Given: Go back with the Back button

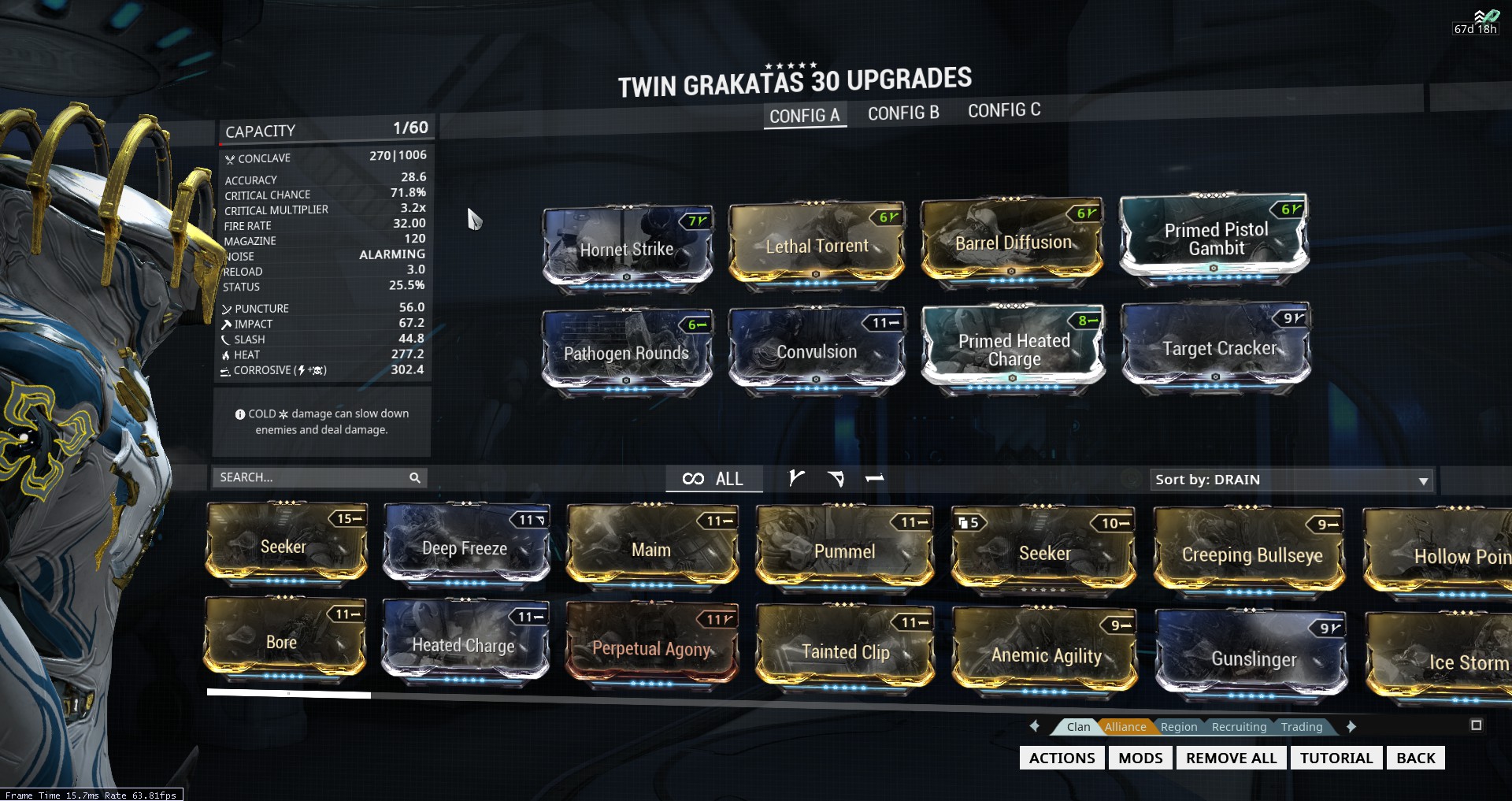Looking at the screenshot, I should (x=1415, y=758).
